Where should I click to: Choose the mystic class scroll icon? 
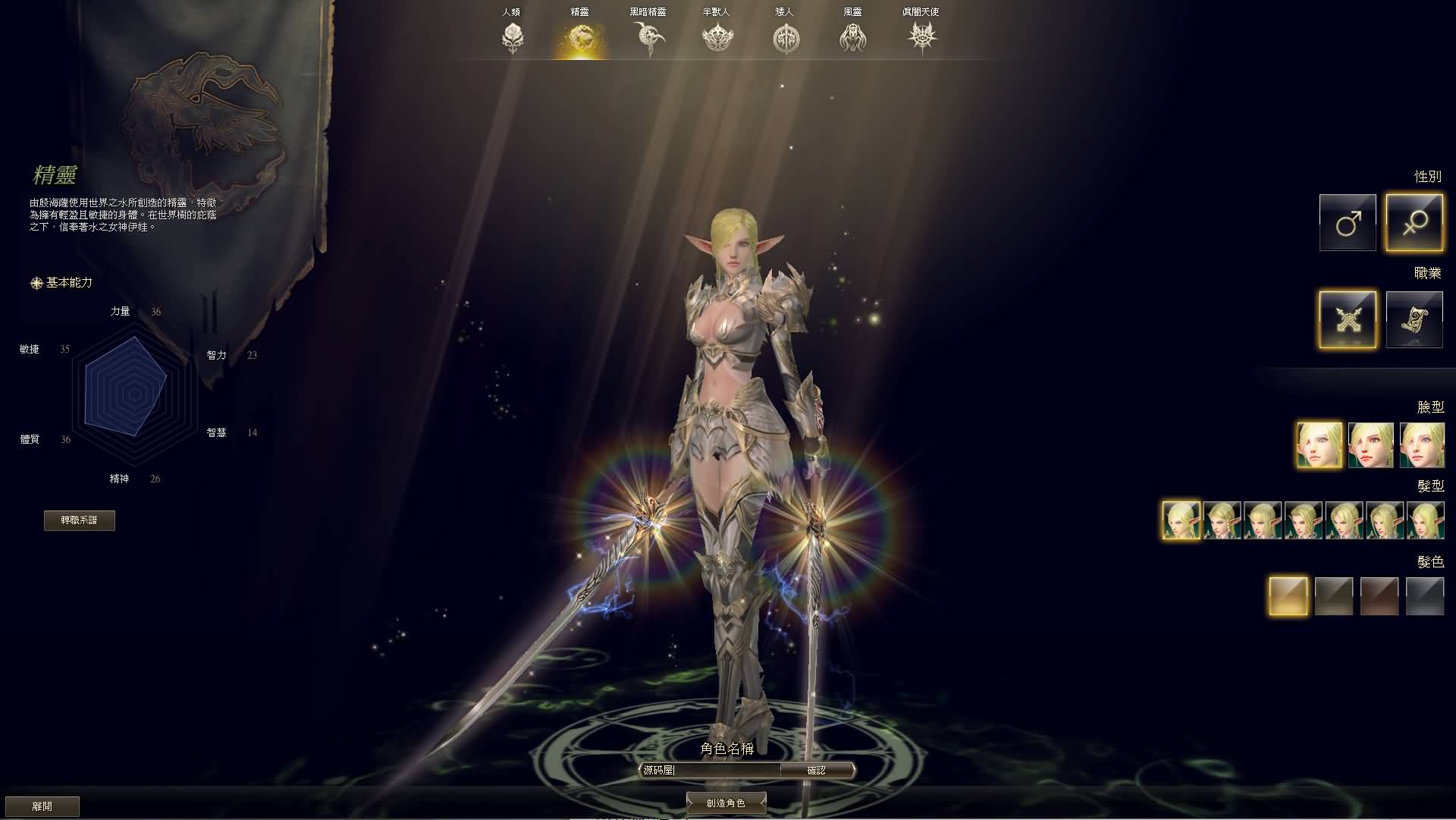click(x=1415, y=319)
